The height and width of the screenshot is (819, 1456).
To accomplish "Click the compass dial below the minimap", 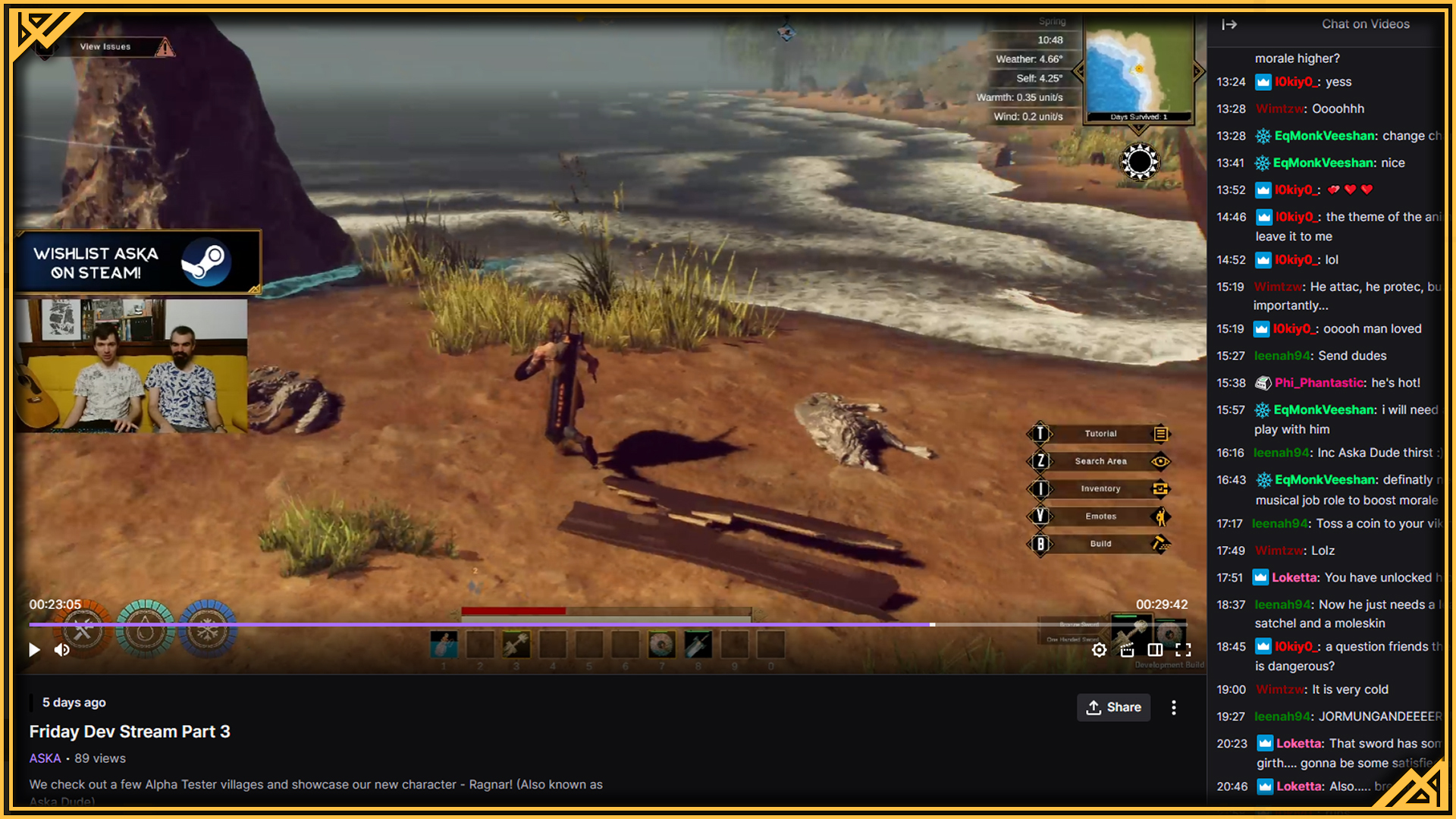I will [1138, 161].
